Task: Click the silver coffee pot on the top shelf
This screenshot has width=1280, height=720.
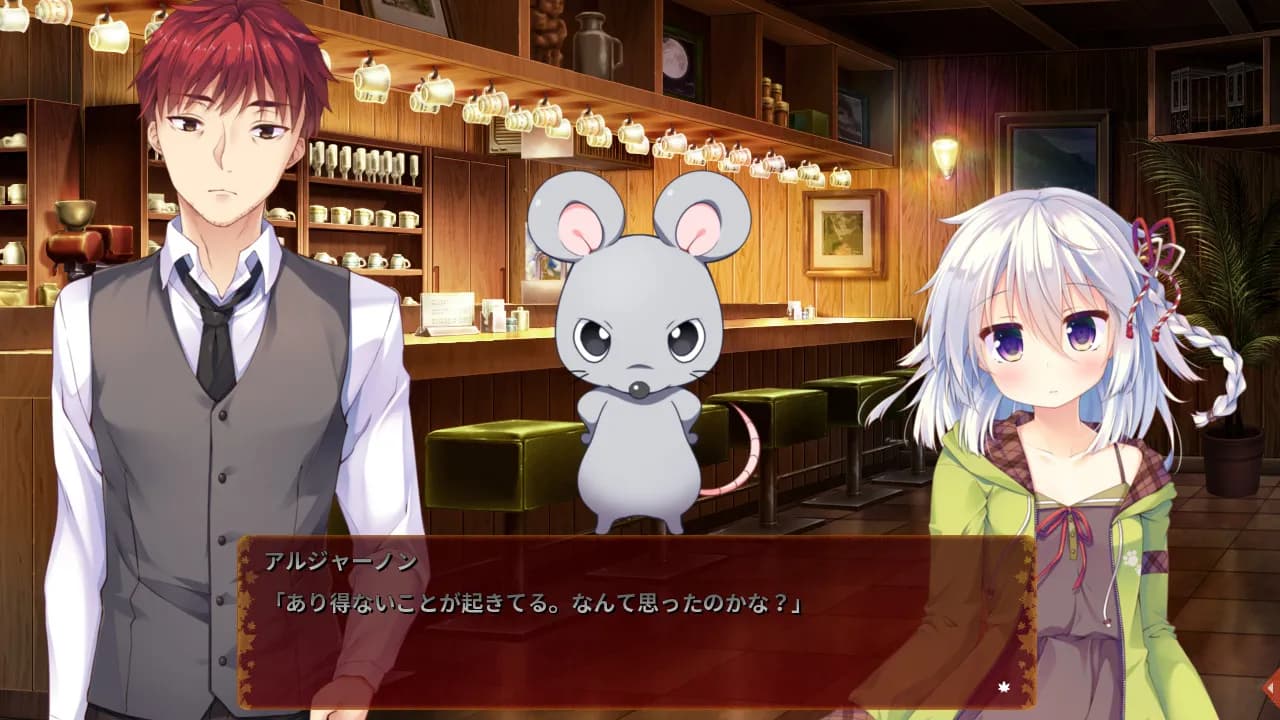Action: click(x=597, y=42)
